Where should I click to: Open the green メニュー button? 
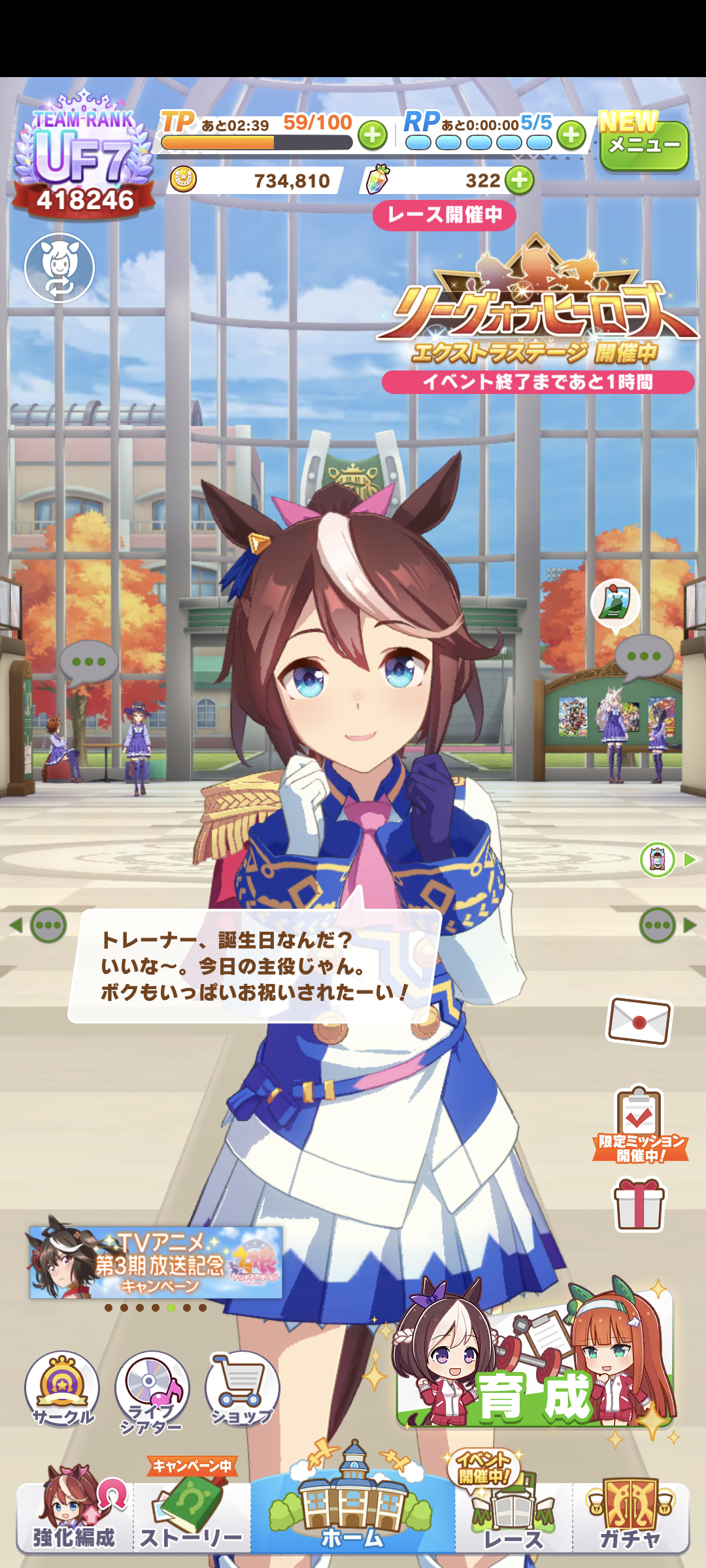point(644,146)
